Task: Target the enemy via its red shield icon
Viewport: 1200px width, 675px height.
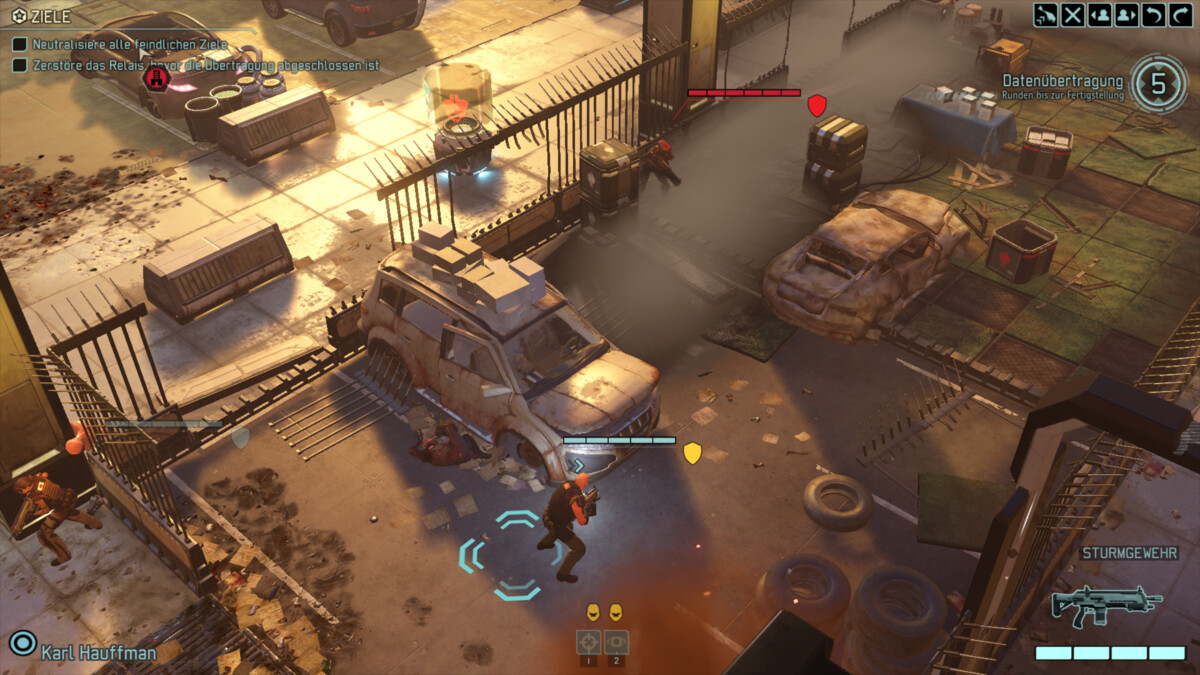Action: [817, 105]
